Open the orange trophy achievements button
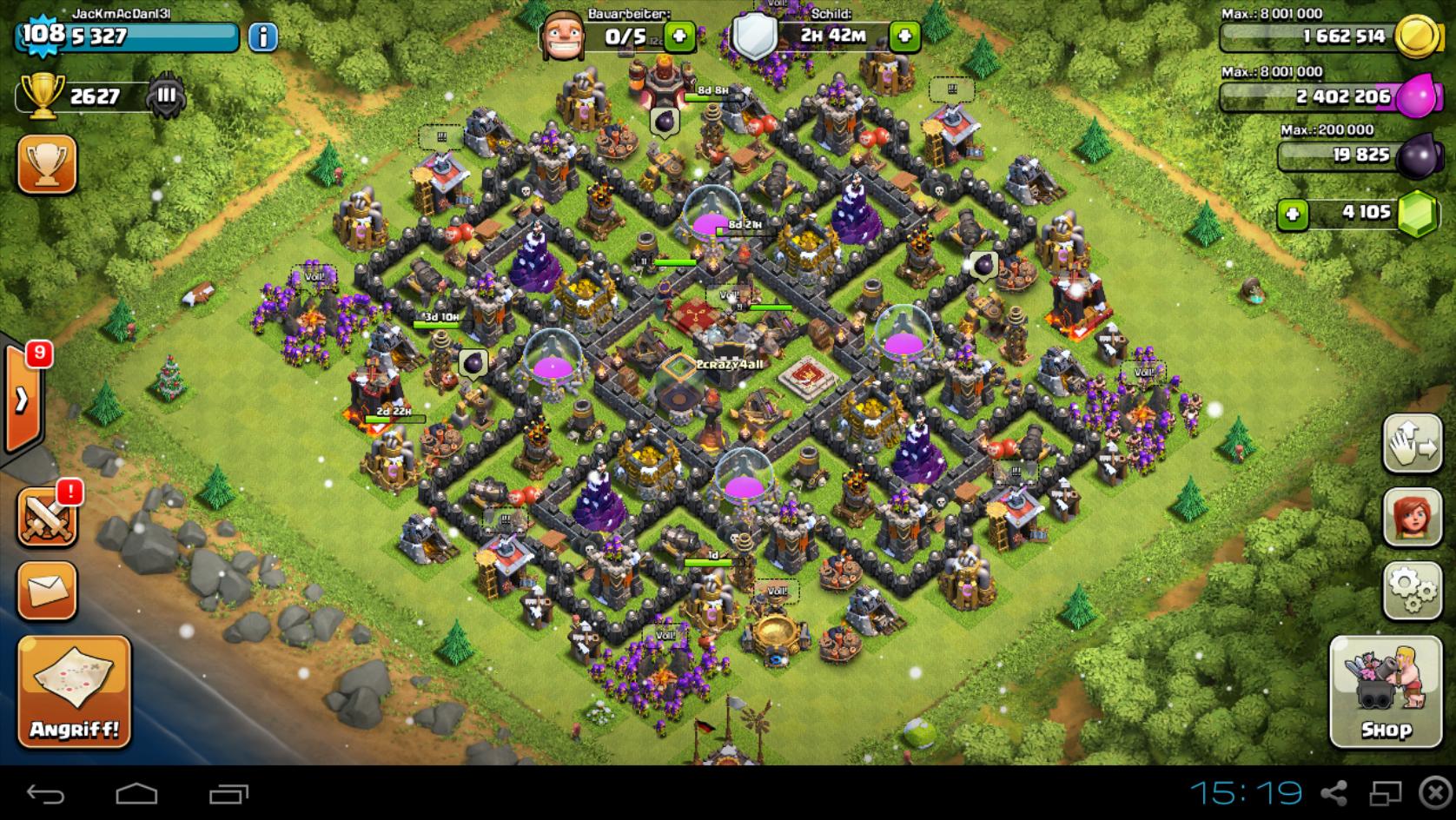Viewport: 1456px width, 820px height. coord(47,164)
